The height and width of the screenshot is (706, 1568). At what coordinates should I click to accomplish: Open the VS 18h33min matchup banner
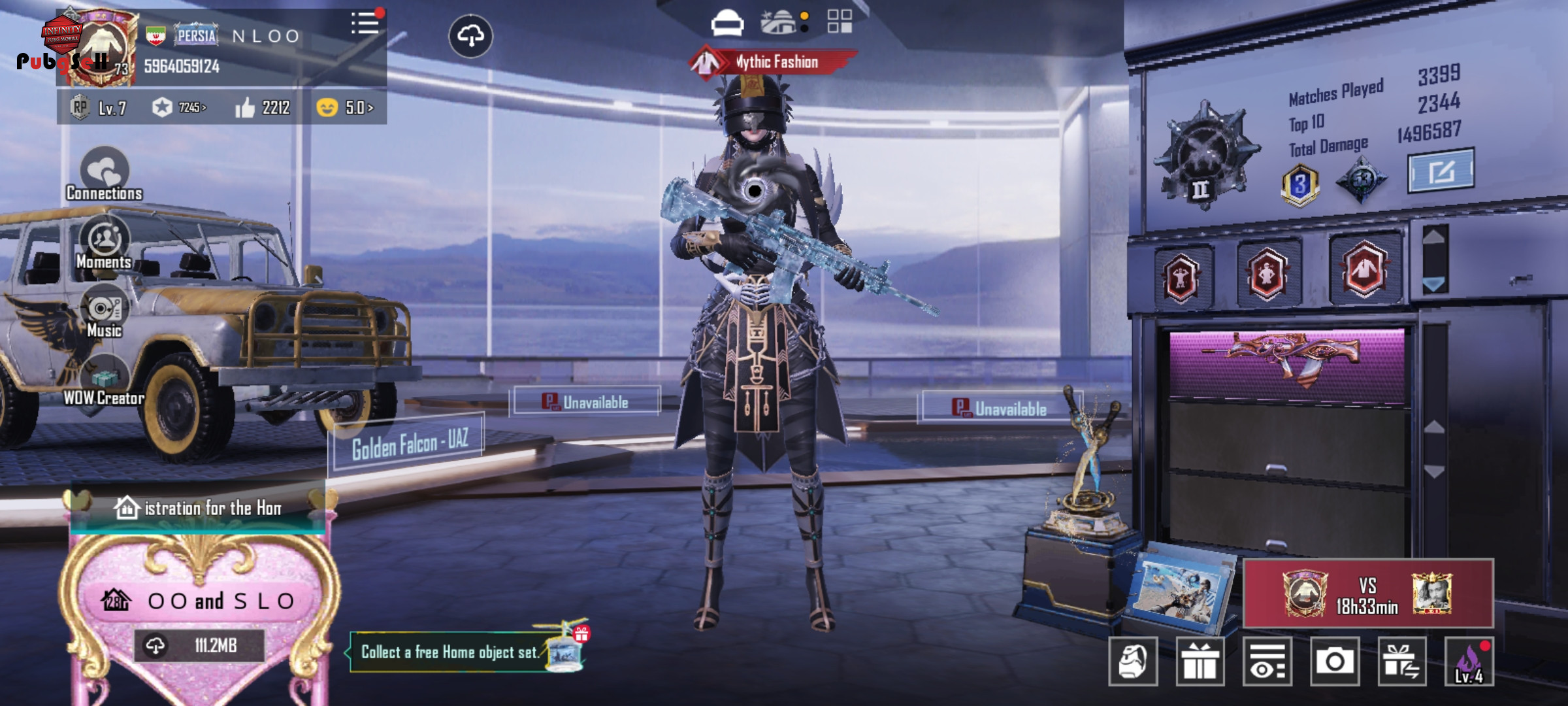(1368, 594)
